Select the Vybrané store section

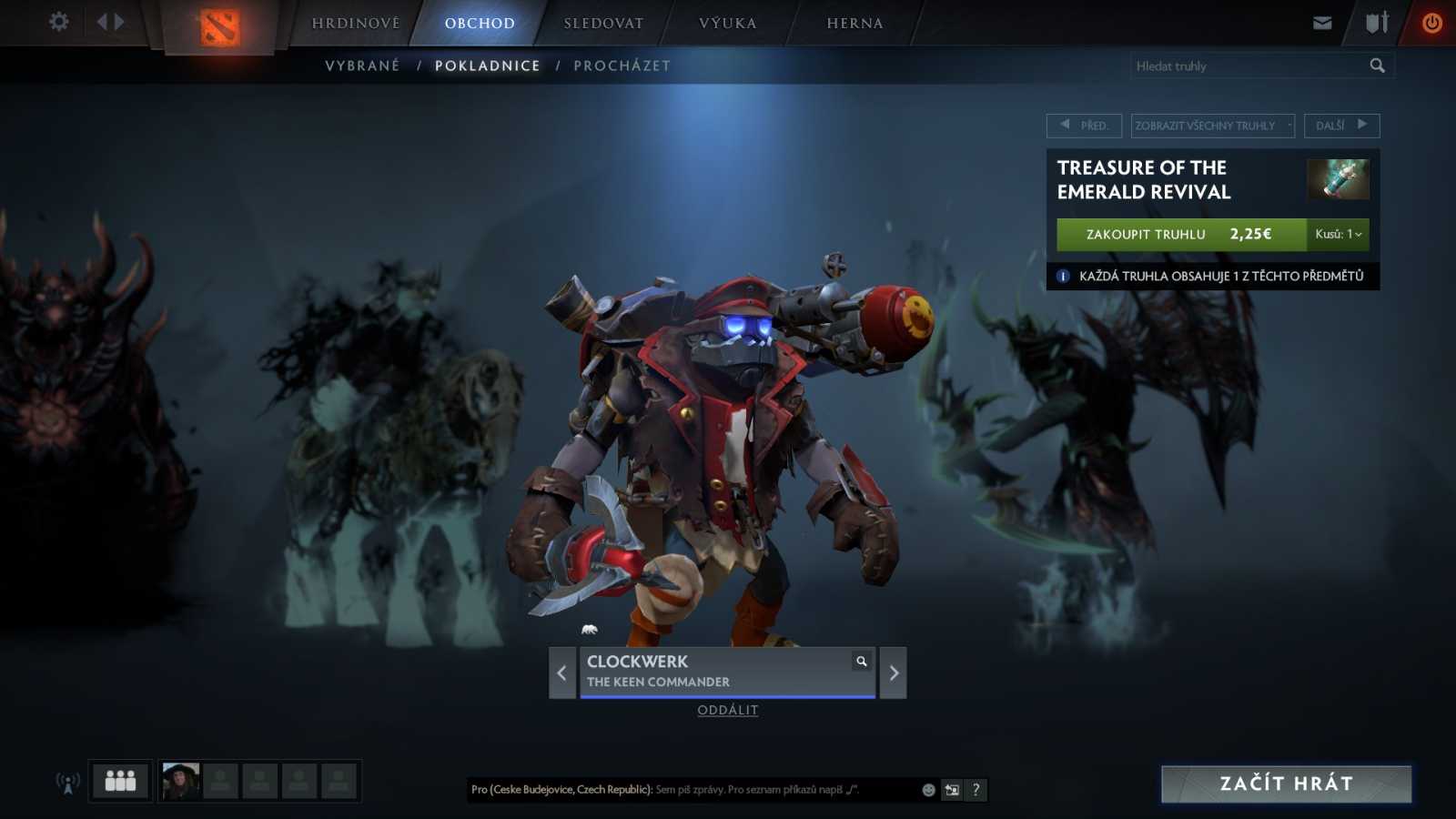(x=362, y=66)
